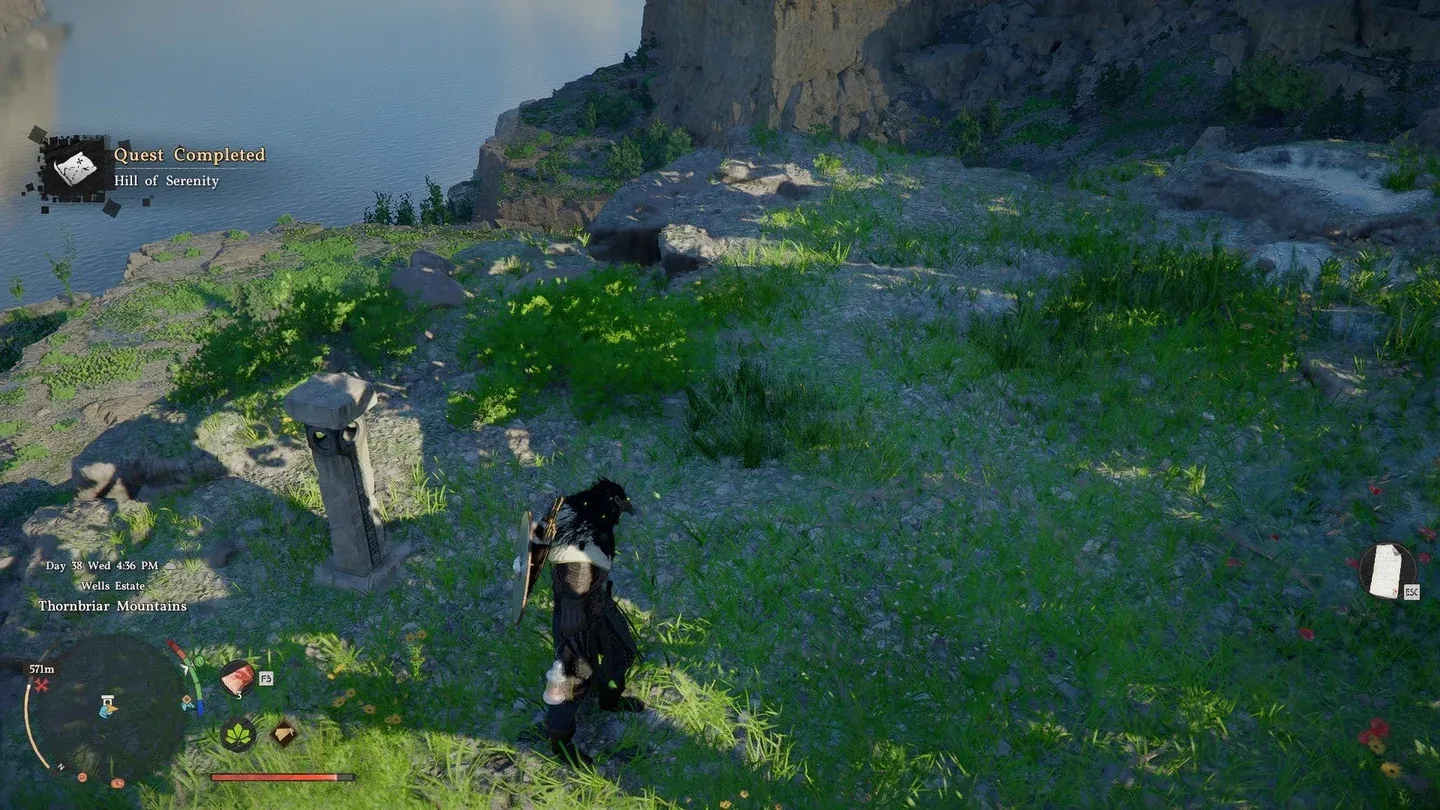Open the paper note menu icon

tap(1386, 571)
